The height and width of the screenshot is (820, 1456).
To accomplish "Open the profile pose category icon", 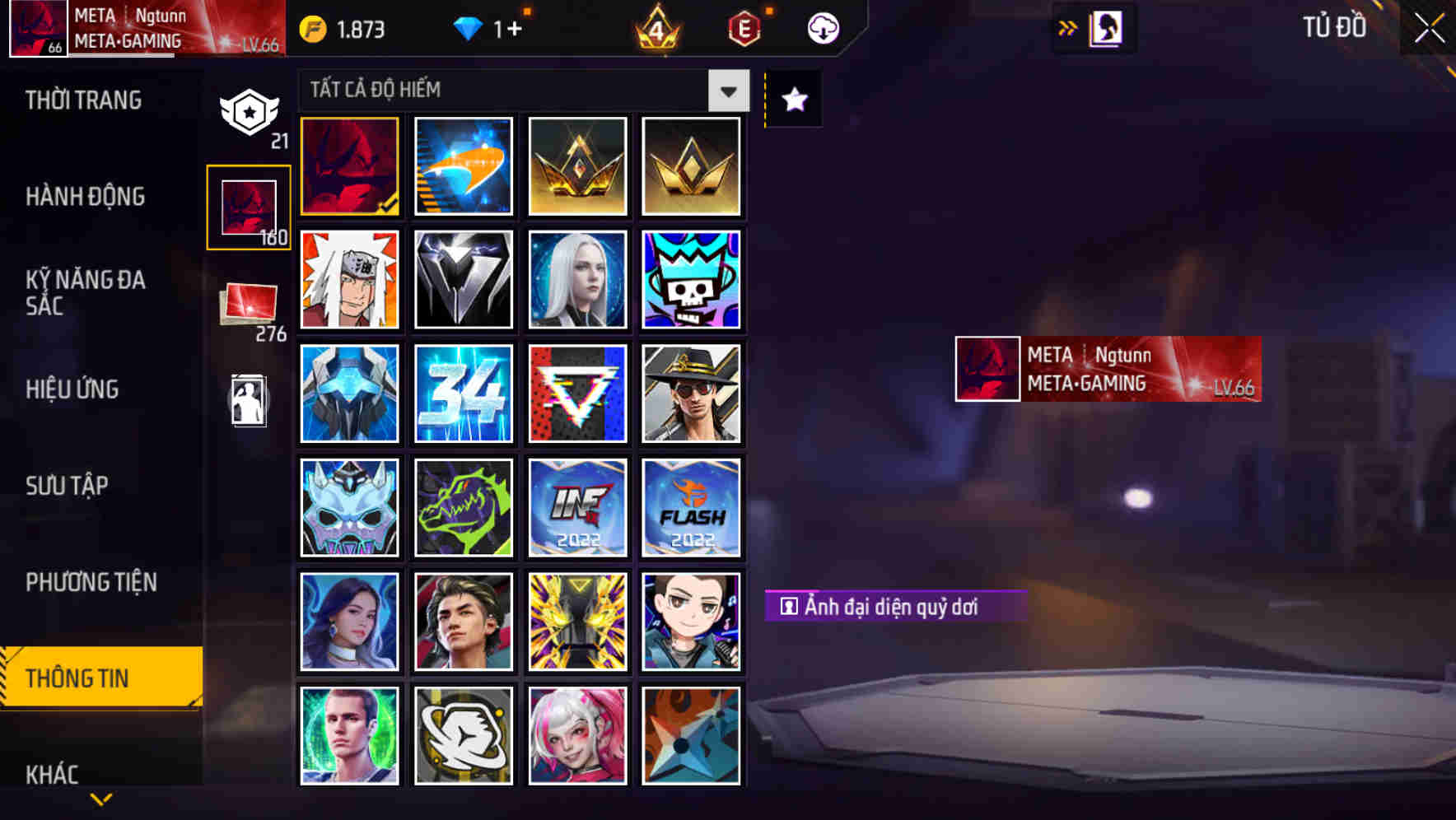I will (x=250, y=399).
